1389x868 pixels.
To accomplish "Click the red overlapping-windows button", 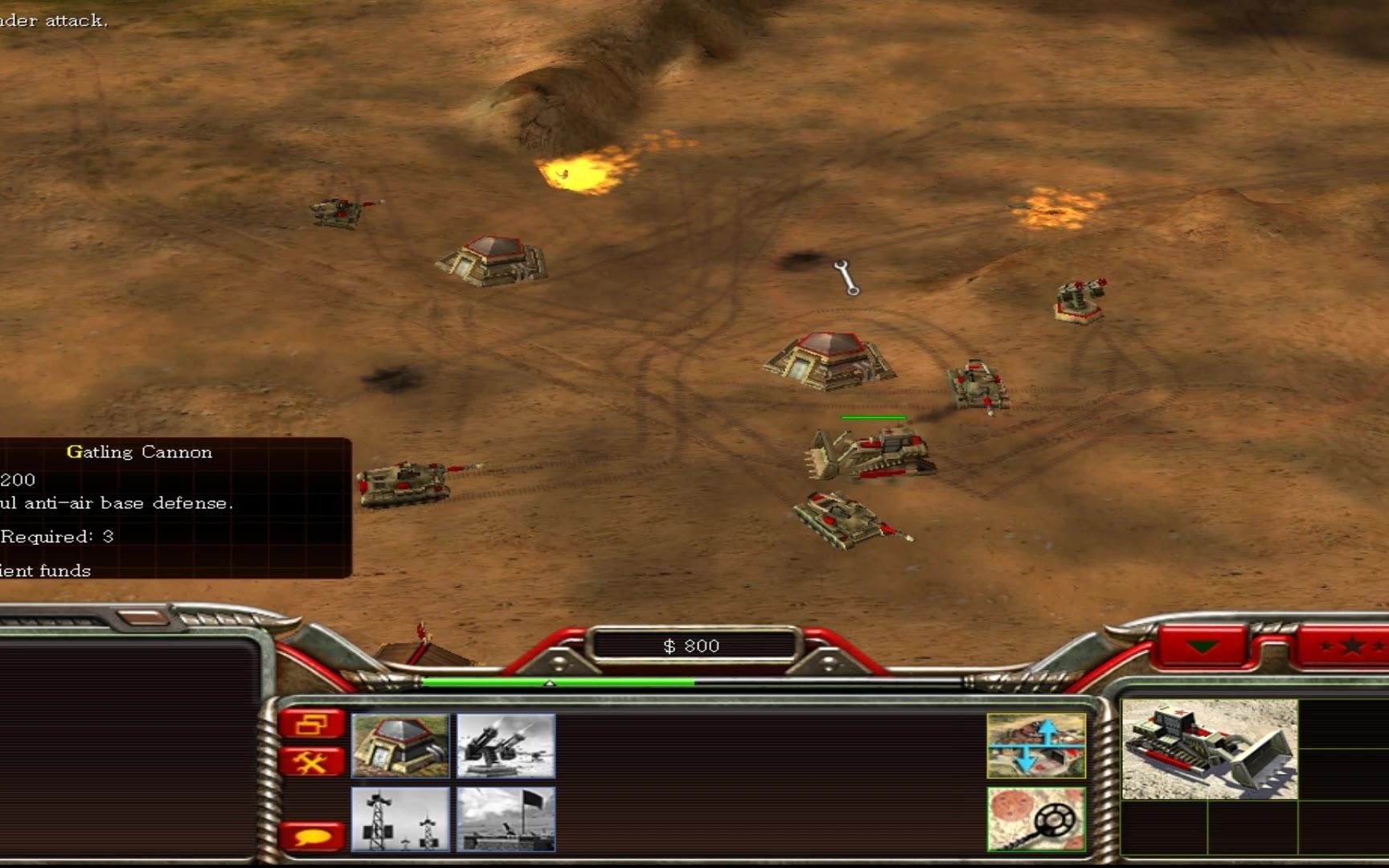I will [312, 724].
